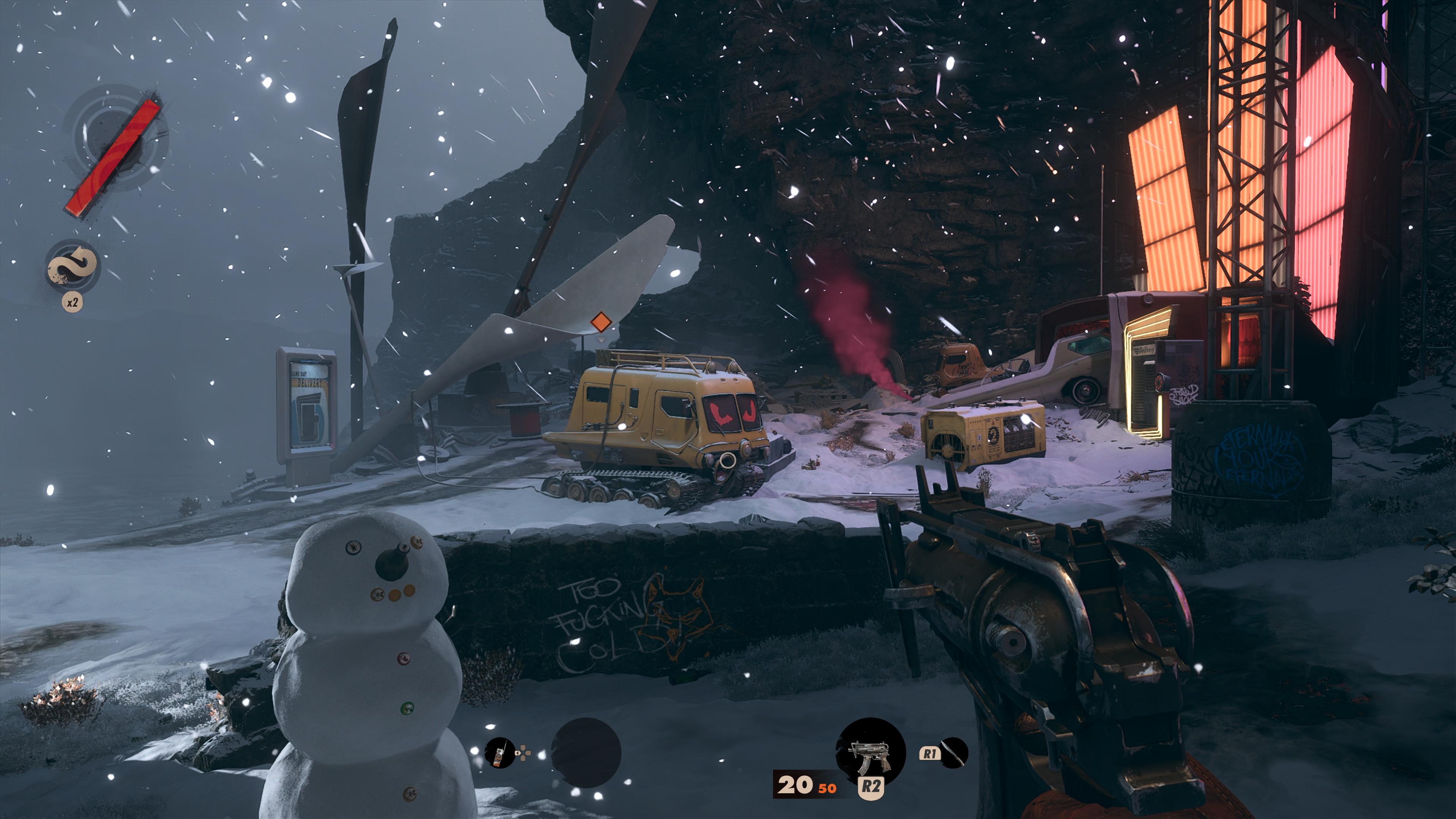The width and height of the screenshot is (1456, 819).
Task: Select the machete melee weapon icon
Action: pos(954,753)
